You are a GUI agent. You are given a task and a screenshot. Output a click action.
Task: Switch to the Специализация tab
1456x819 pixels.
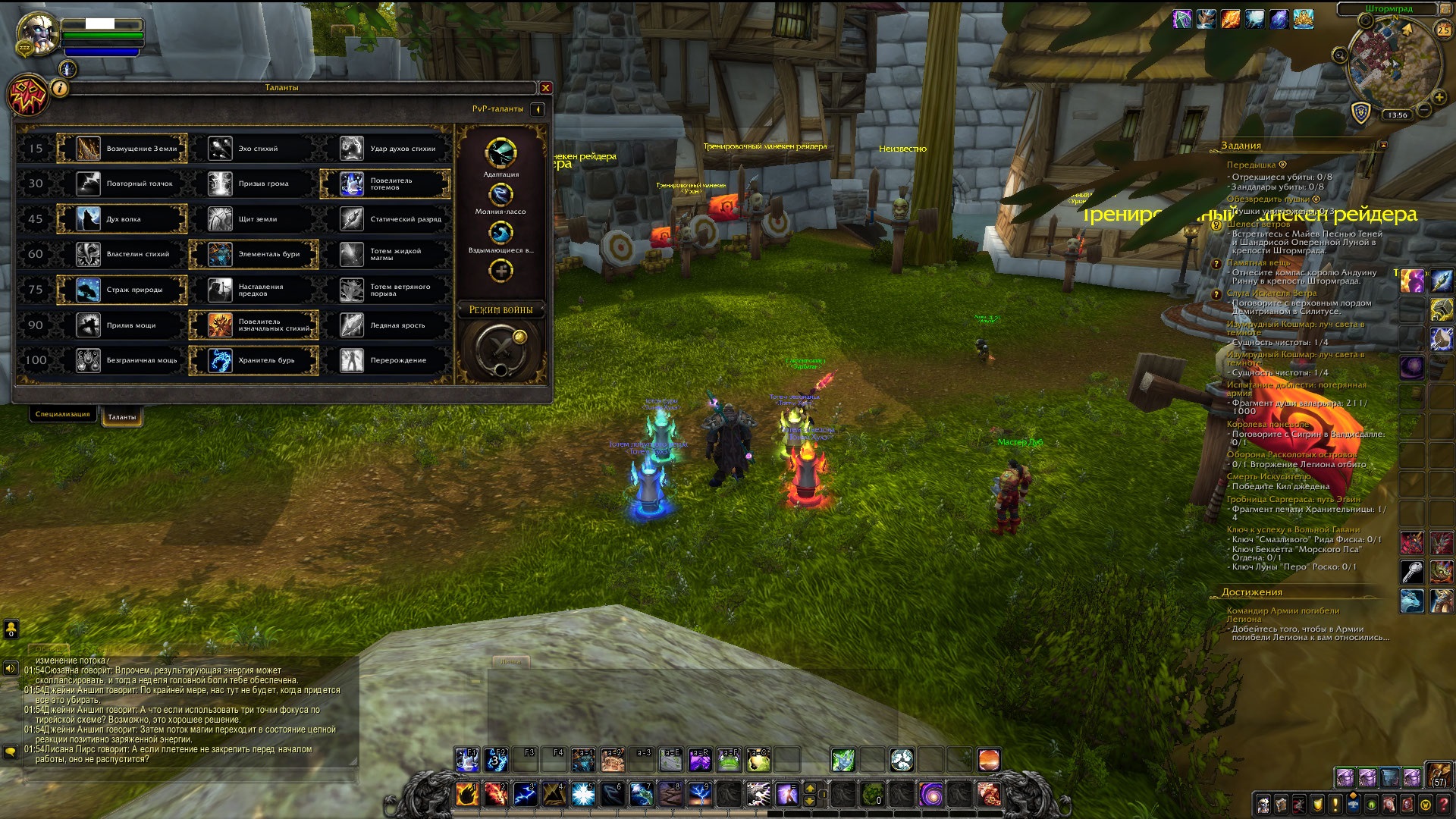pos(63,414)
